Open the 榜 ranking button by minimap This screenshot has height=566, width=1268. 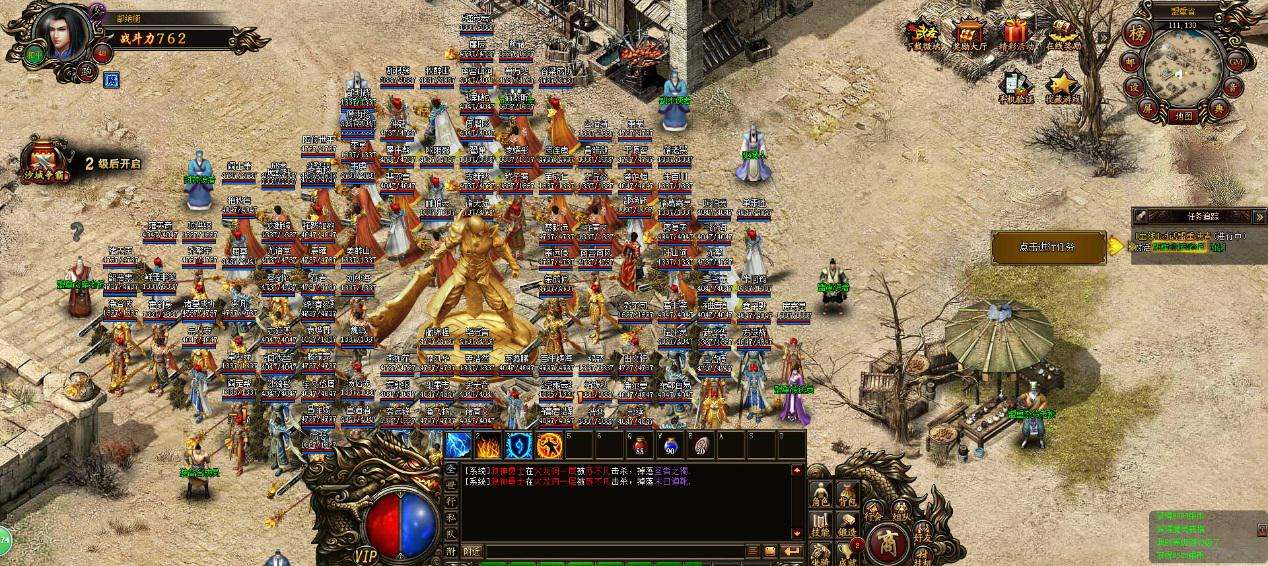[x=1135, y=32]
